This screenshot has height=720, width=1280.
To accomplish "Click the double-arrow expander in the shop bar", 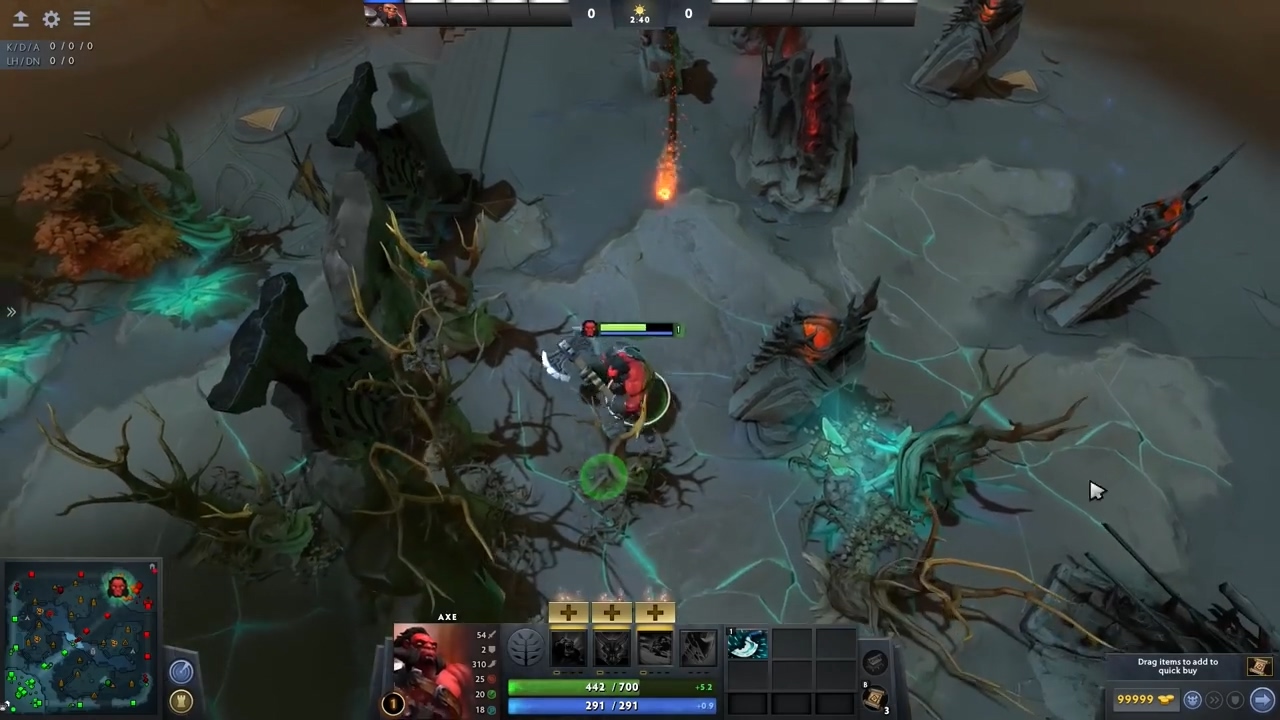I will (1213, 699).
